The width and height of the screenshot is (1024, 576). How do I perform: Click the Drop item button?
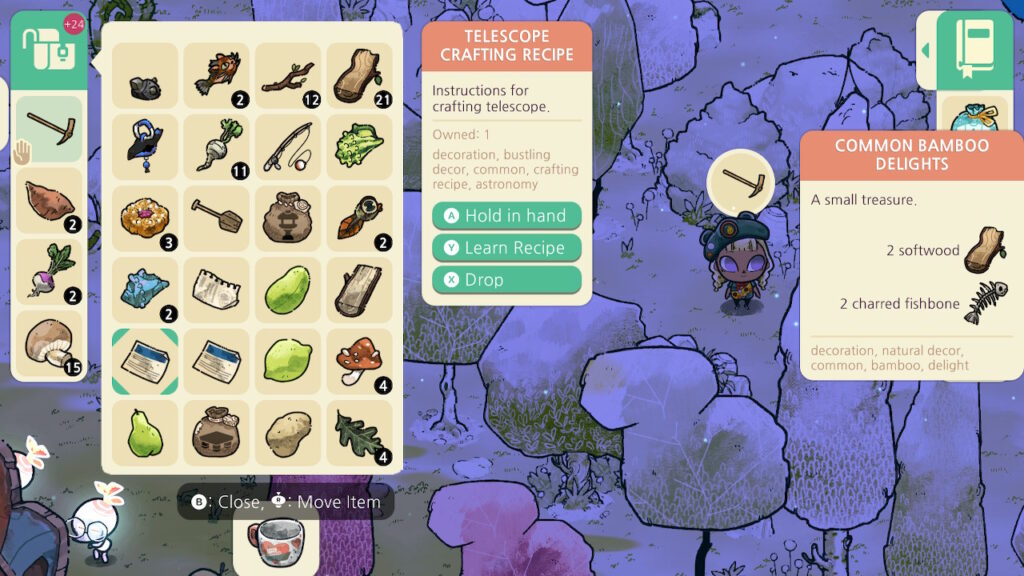pyautogui.click(x=506, y=280)
